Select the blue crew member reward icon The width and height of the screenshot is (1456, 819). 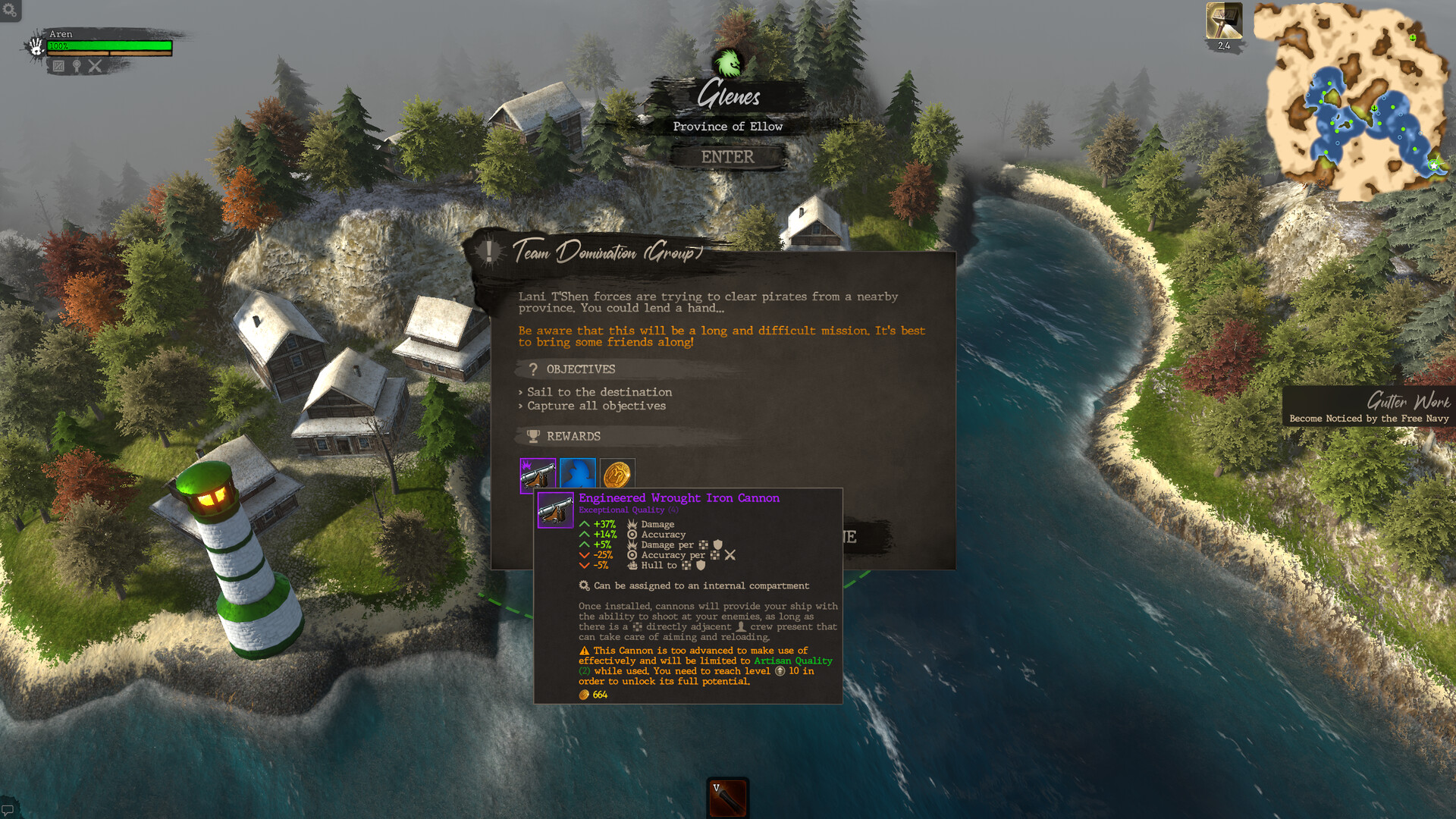578,474
